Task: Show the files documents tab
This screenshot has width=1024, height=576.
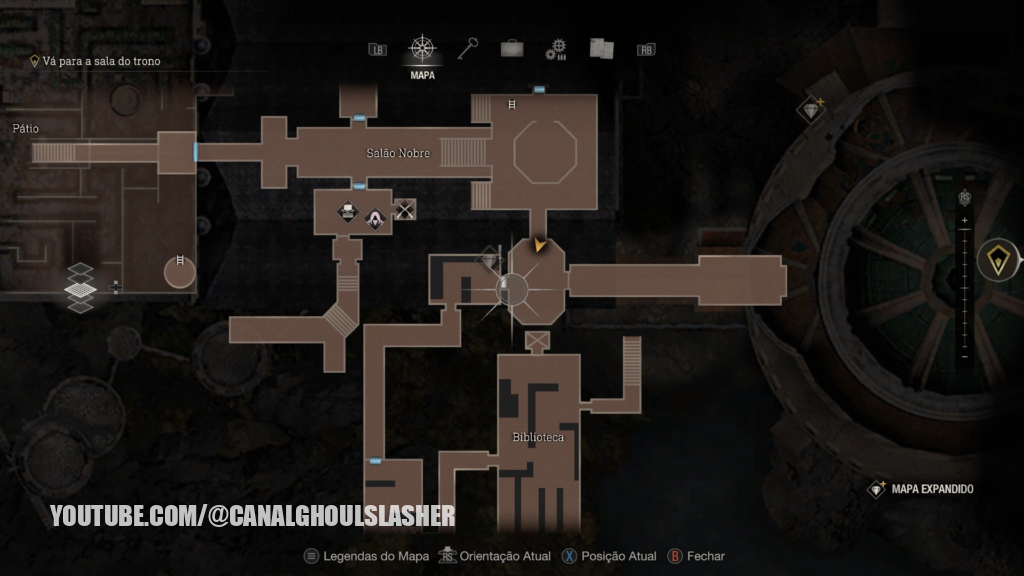Action: [601, 48]
